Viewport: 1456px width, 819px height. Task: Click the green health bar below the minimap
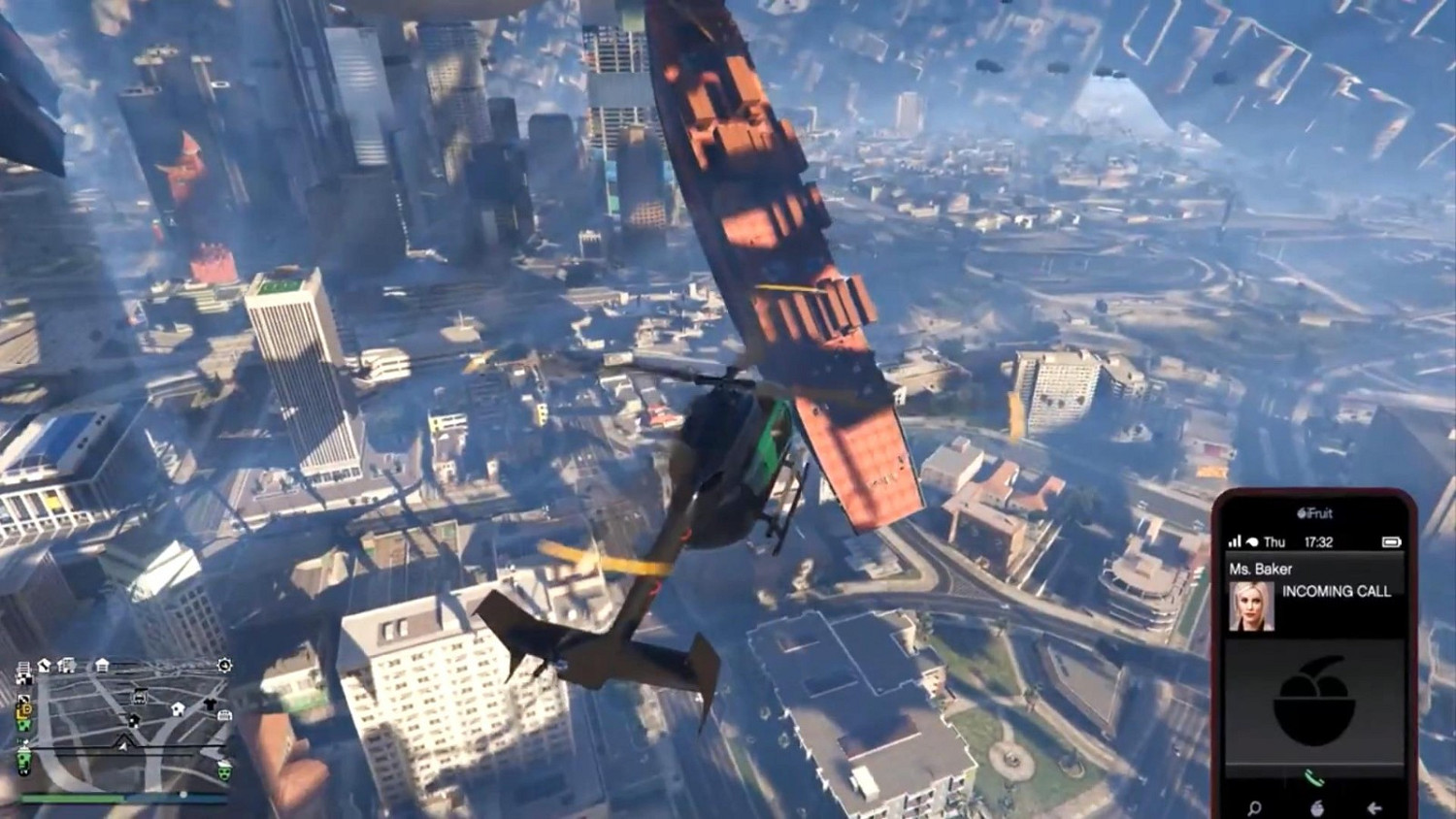pyautogui.click(x=74, y=797)
